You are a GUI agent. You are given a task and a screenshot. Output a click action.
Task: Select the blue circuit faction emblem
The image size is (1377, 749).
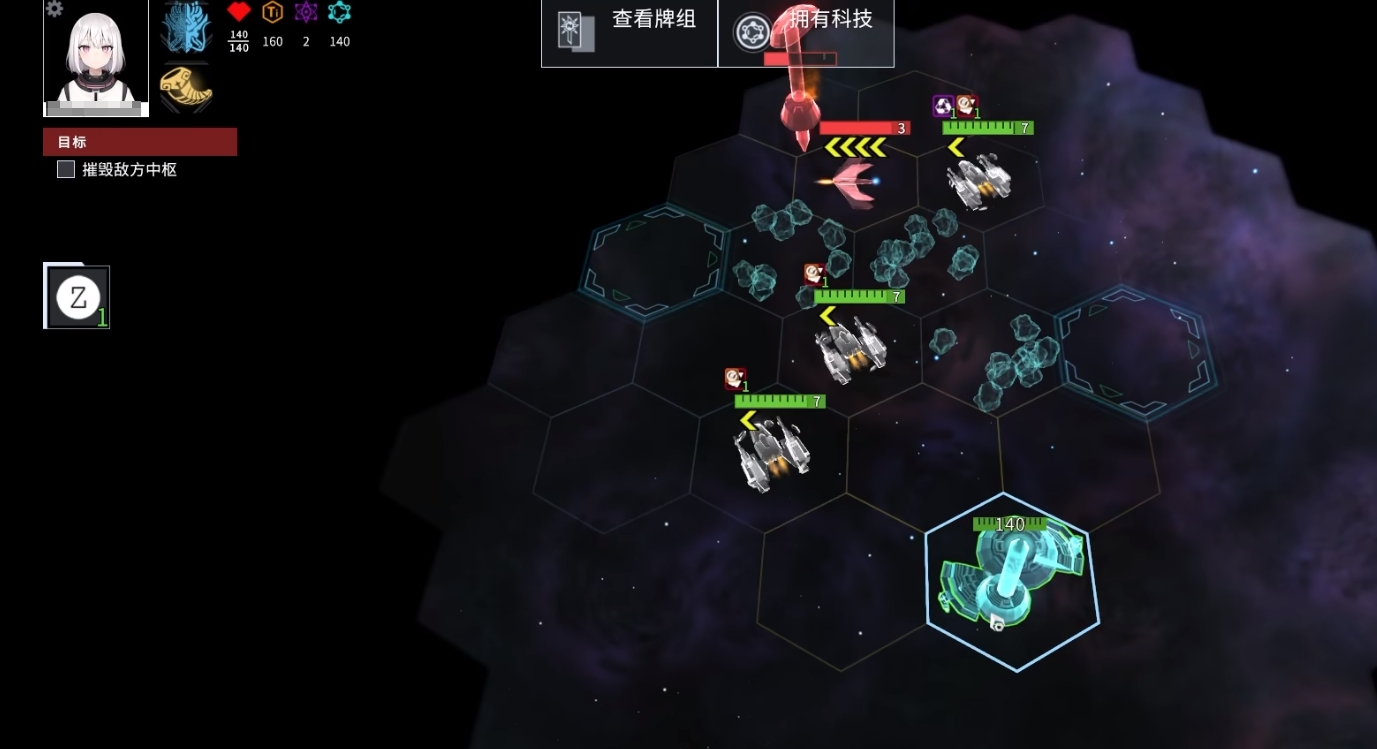(186, 28)
